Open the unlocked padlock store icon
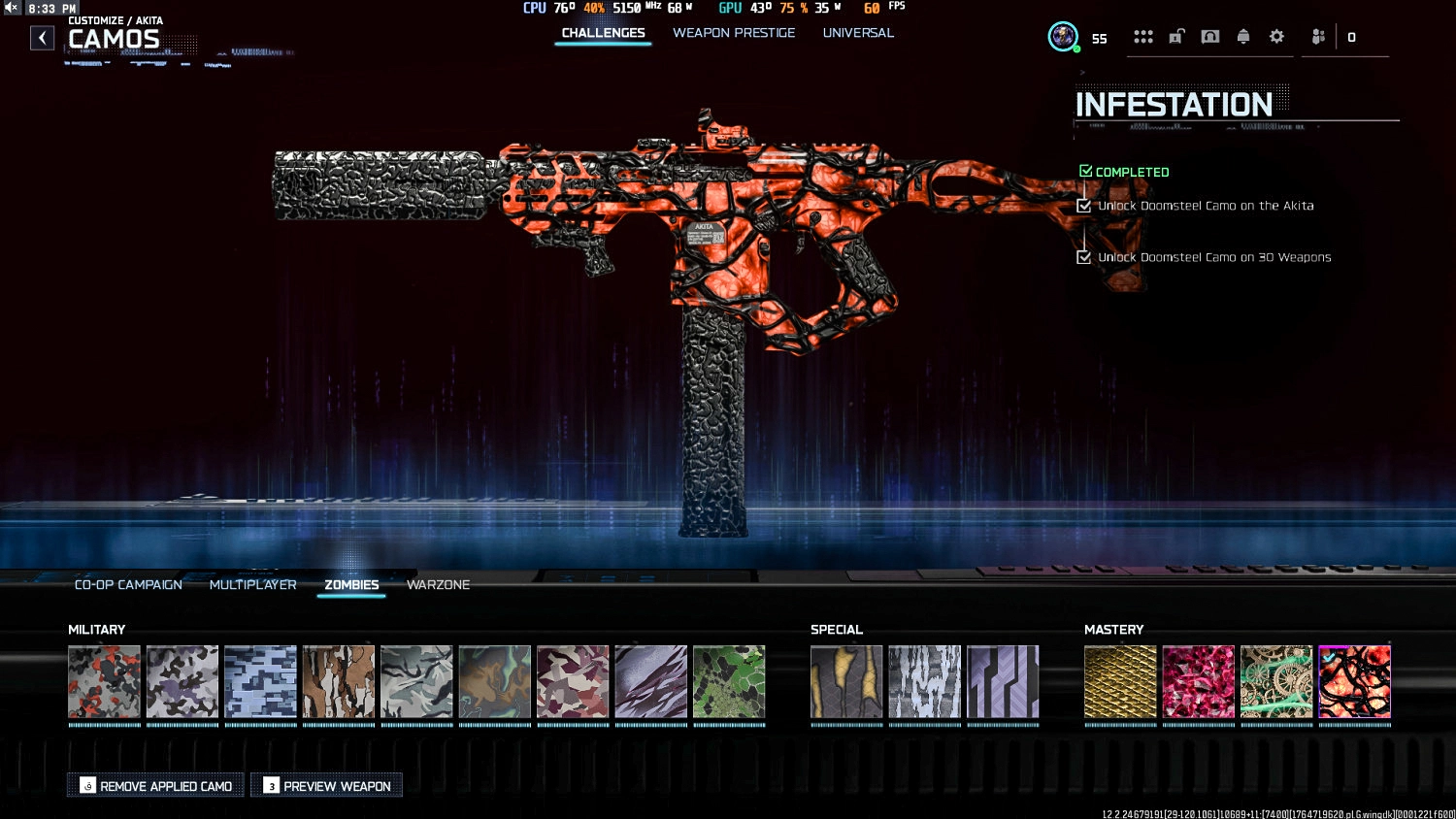The width and height of the screenshot is (1456, 819). [1176, 36]
